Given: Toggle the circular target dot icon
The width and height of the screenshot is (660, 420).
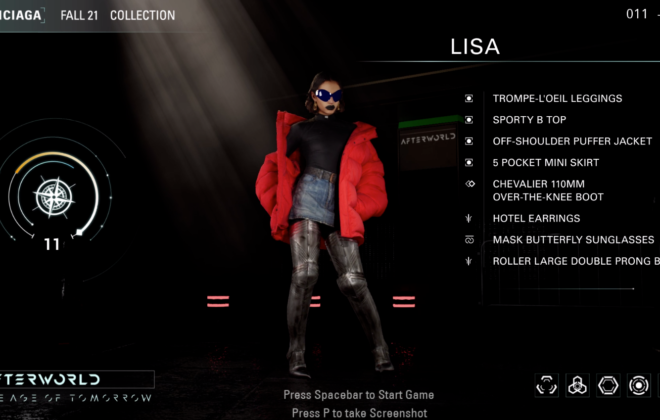Looking at the screenshot, I should [638, 385].
